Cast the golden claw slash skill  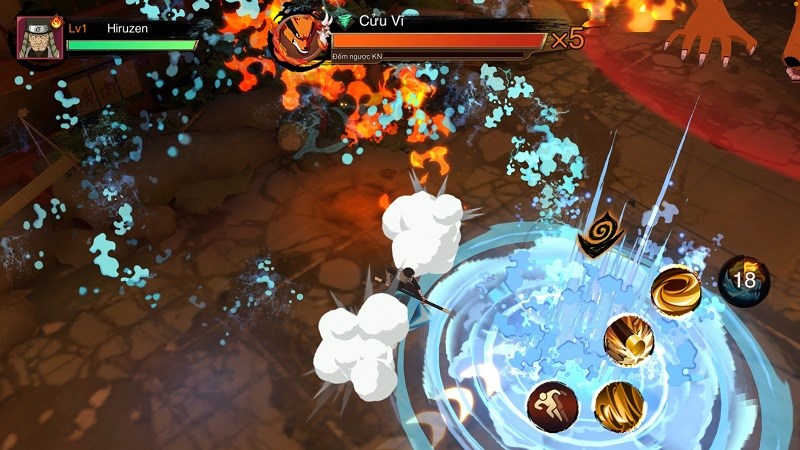click(618, 406)
